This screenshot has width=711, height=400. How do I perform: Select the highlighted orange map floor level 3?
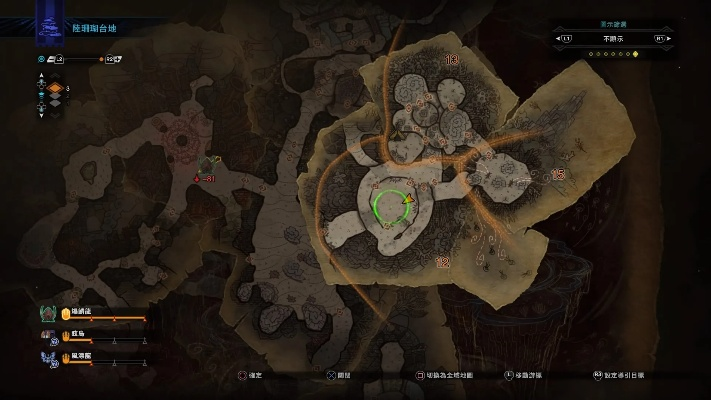pos(56,88)
